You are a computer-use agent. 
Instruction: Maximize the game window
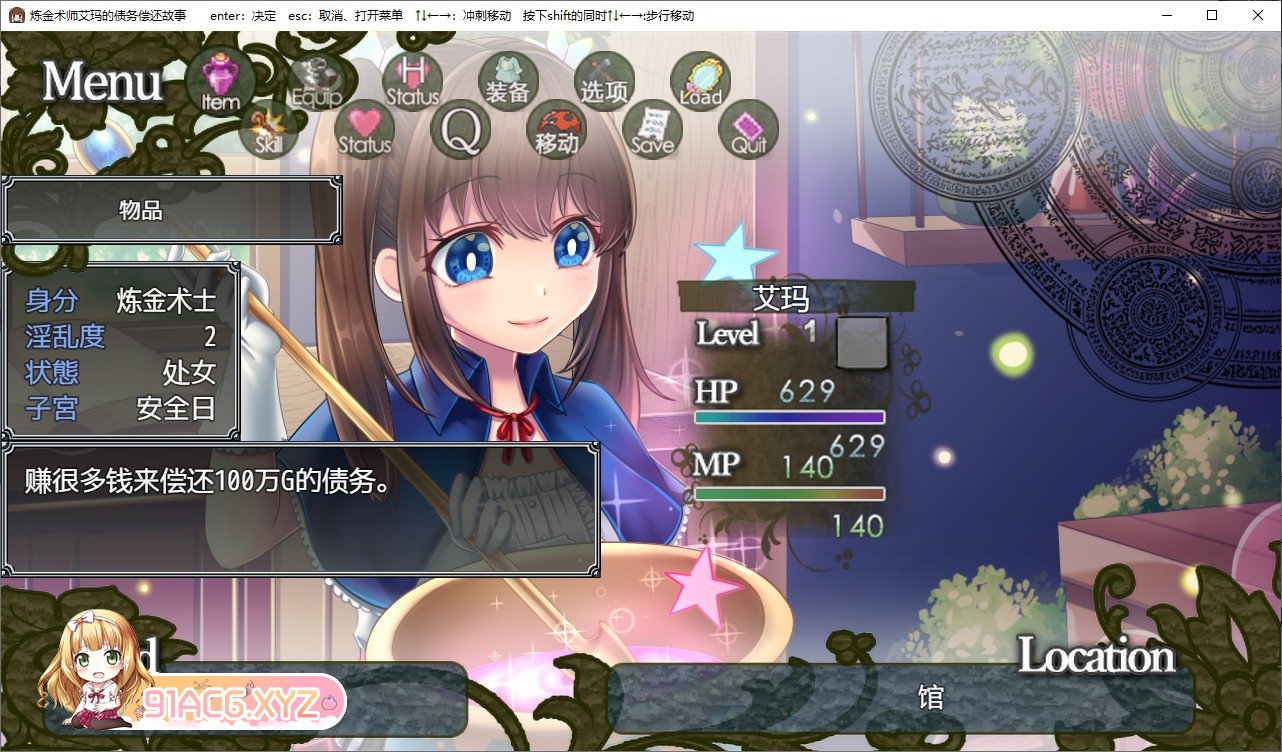[1212, 15]
